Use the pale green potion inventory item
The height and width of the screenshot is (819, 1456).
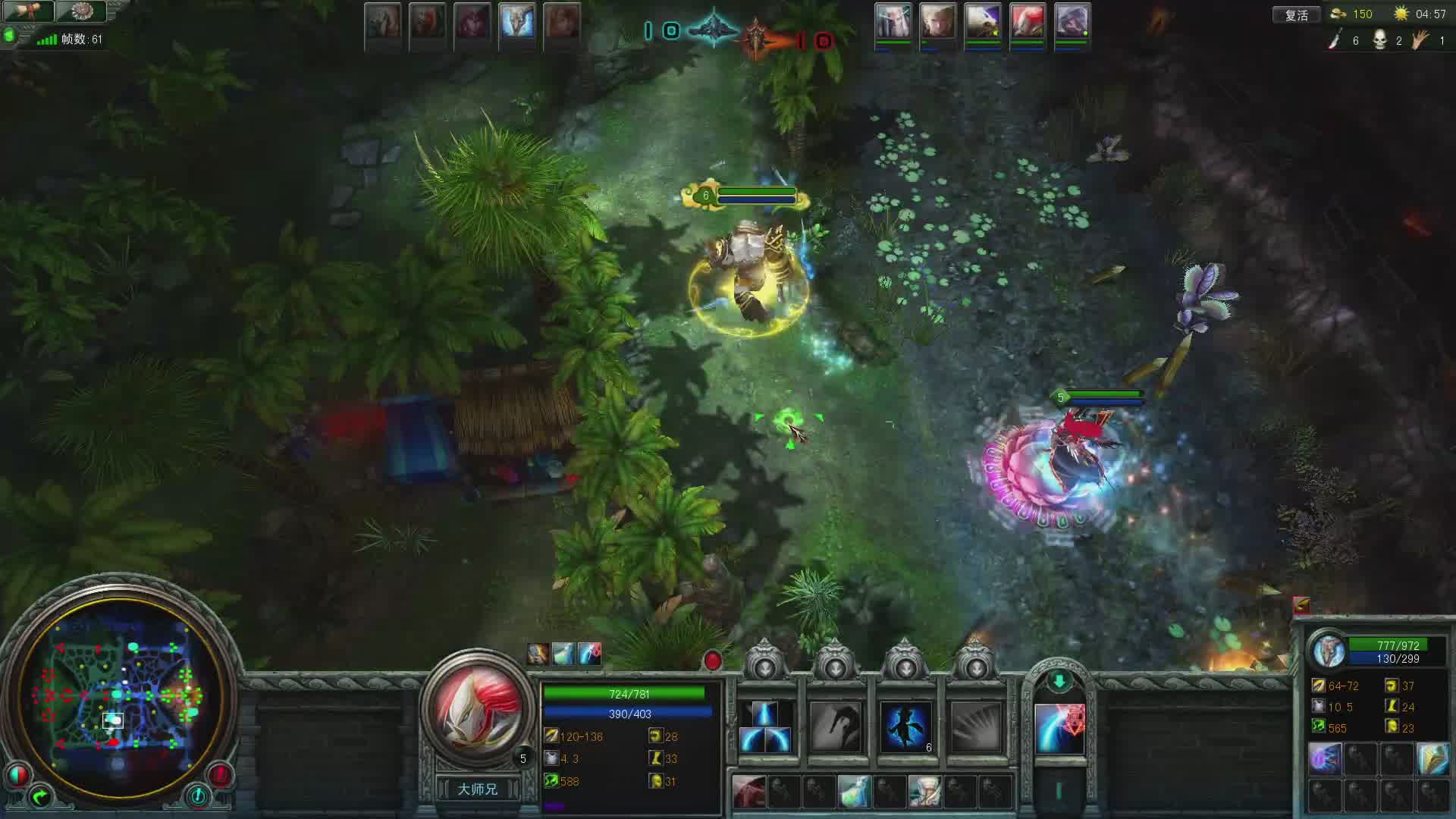(x=854, y=791)
